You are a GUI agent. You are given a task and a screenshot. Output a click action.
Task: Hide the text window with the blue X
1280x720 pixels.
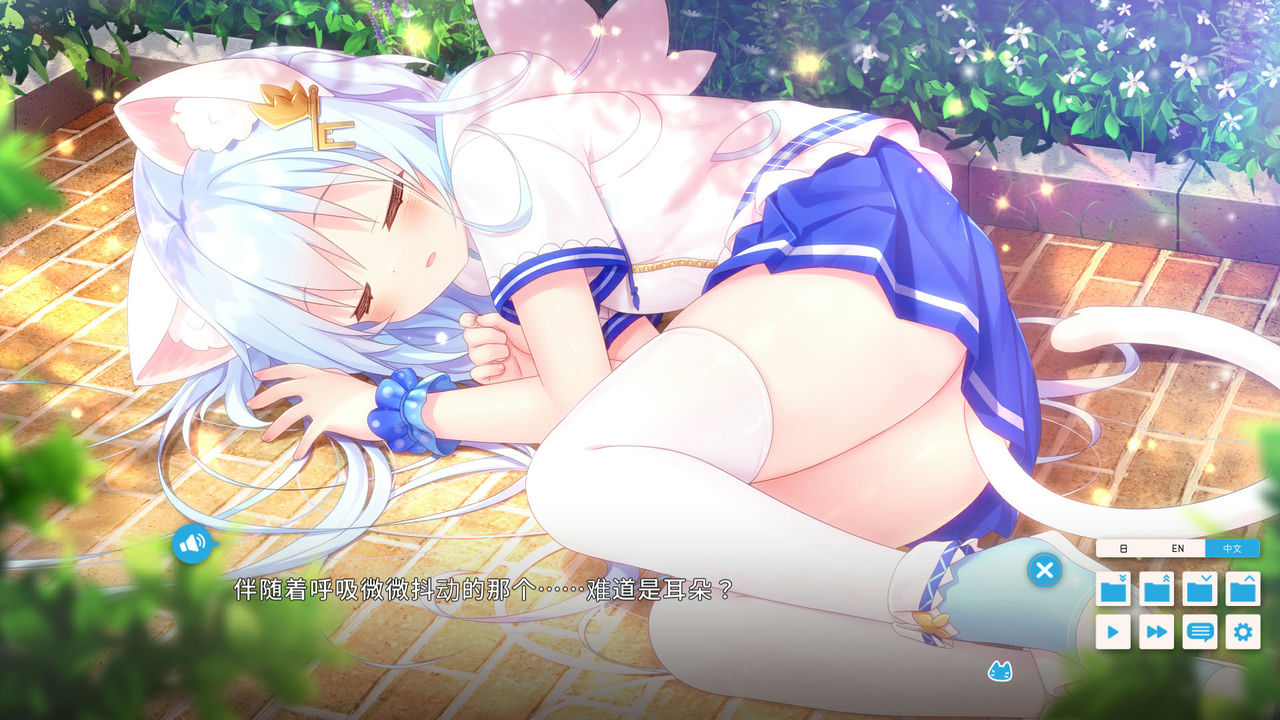pyautogui.click(x=1044, y=570)
